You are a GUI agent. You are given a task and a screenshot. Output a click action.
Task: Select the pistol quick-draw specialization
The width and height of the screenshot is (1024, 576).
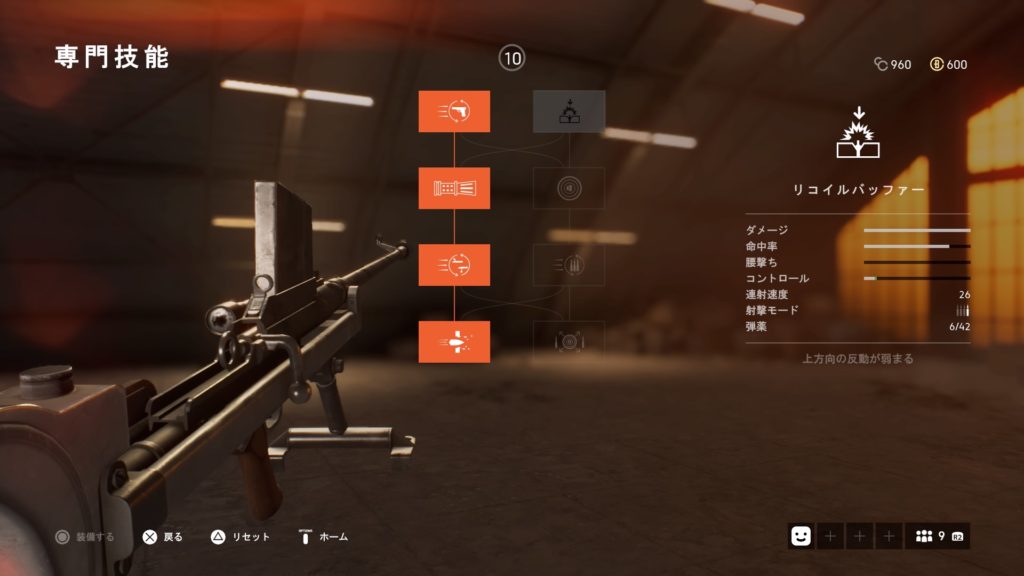pyautogui.click(x=454, y=111)
